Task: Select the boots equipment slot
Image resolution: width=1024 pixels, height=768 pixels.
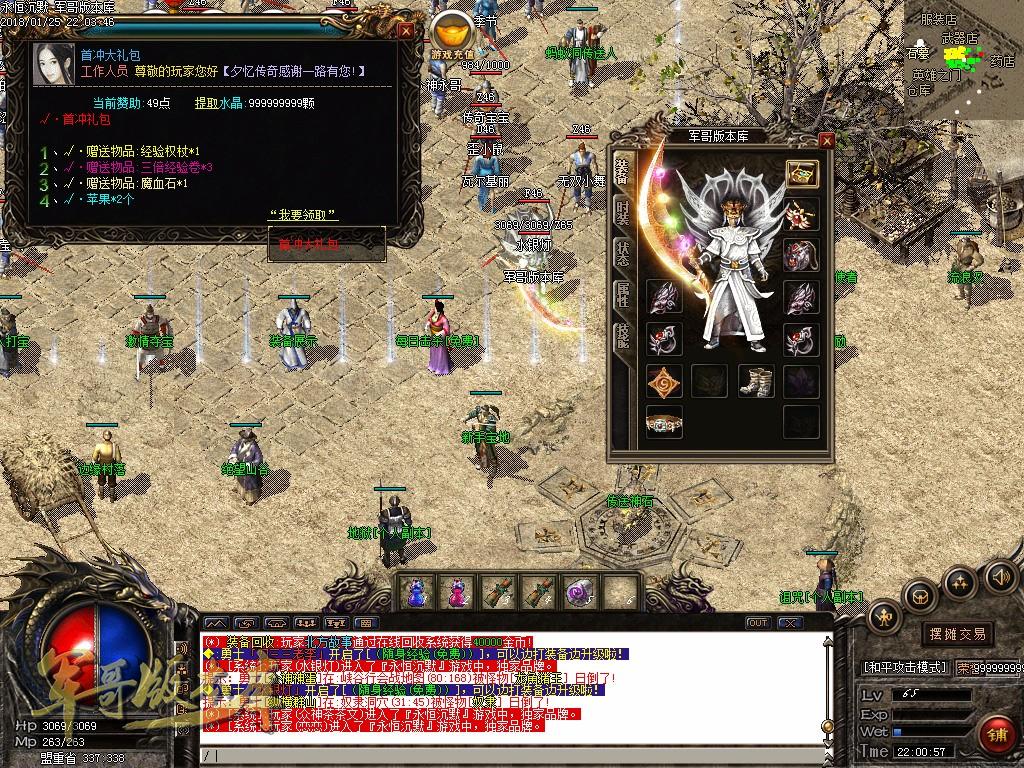Action: (756, 381)
